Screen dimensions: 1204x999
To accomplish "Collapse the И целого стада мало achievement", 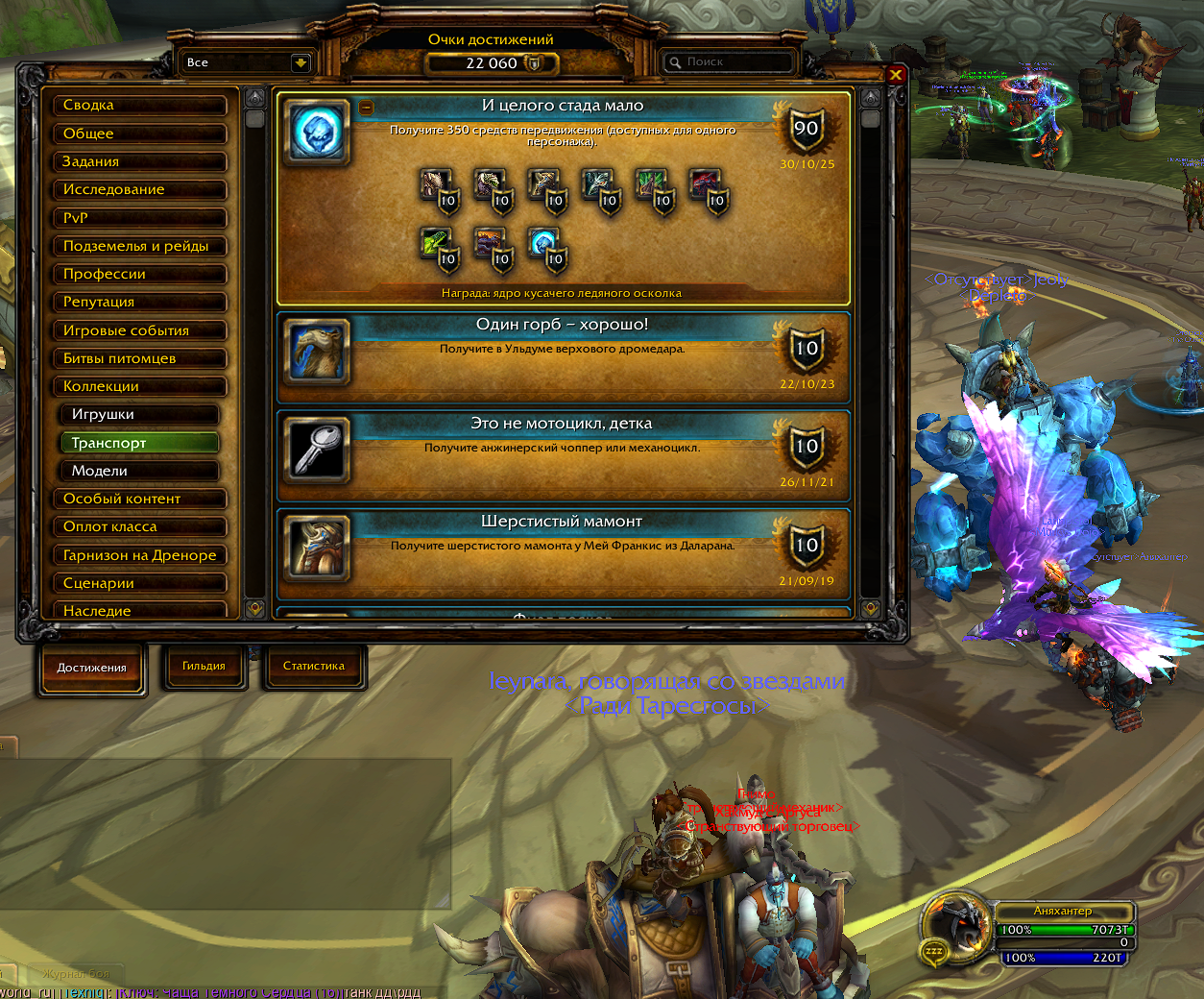I will click(367, 108).
